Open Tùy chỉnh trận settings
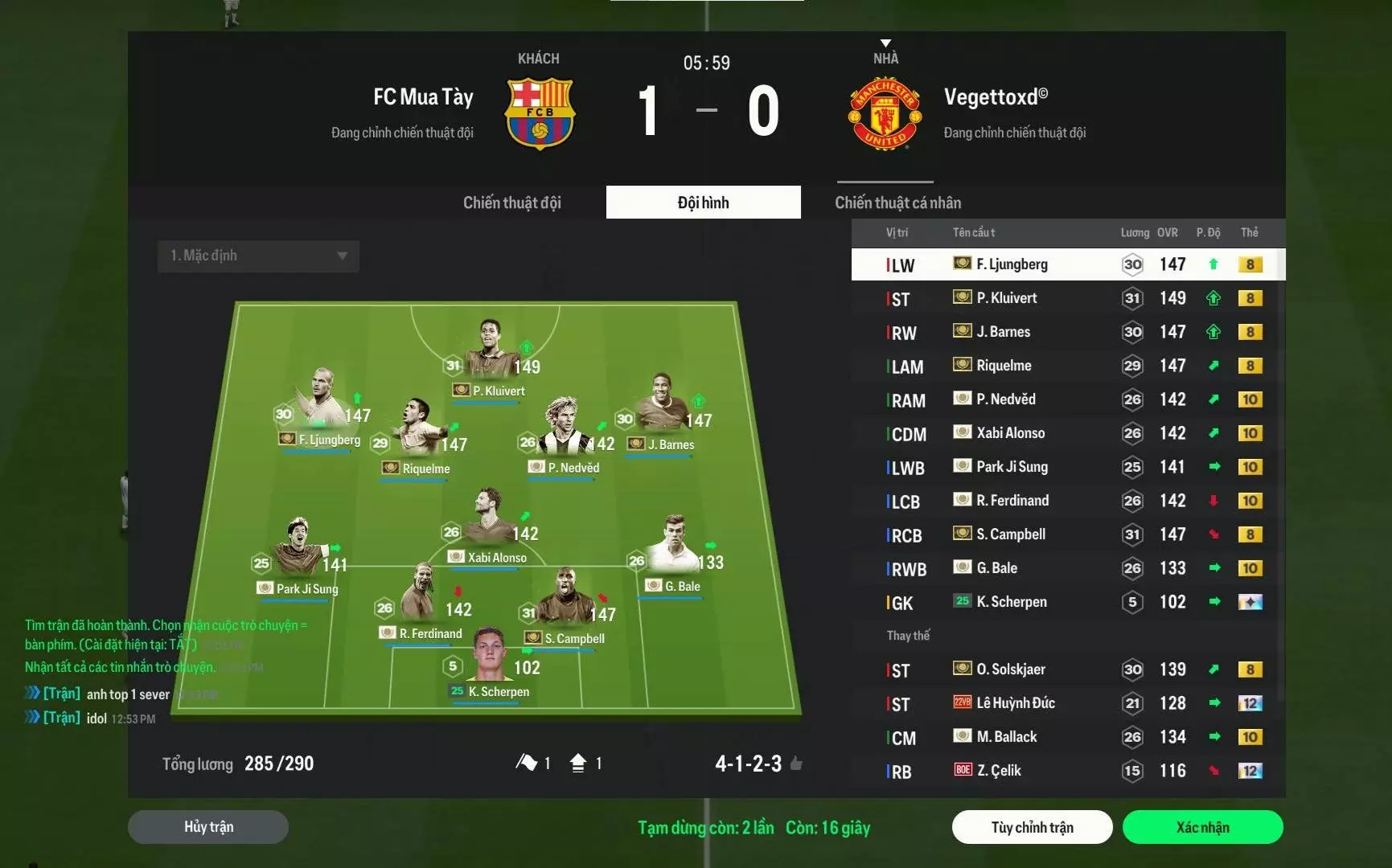This screenshot has height=868, width=1392. tap(1032, 827)
